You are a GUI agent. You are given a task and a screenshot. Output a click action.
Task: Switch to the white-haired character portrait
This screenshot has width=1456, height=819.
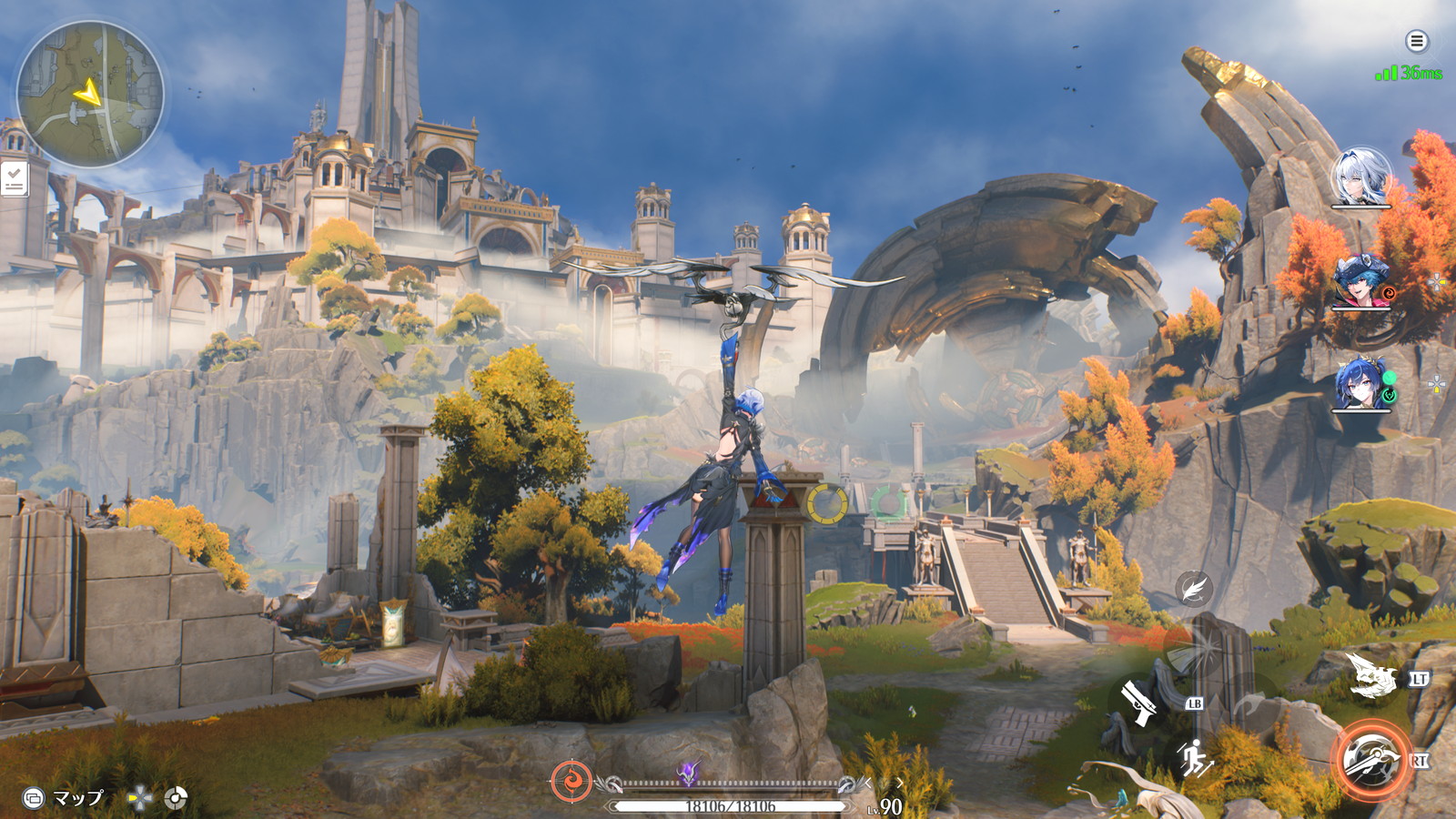pyautogui.click(x=1361, y=177)
